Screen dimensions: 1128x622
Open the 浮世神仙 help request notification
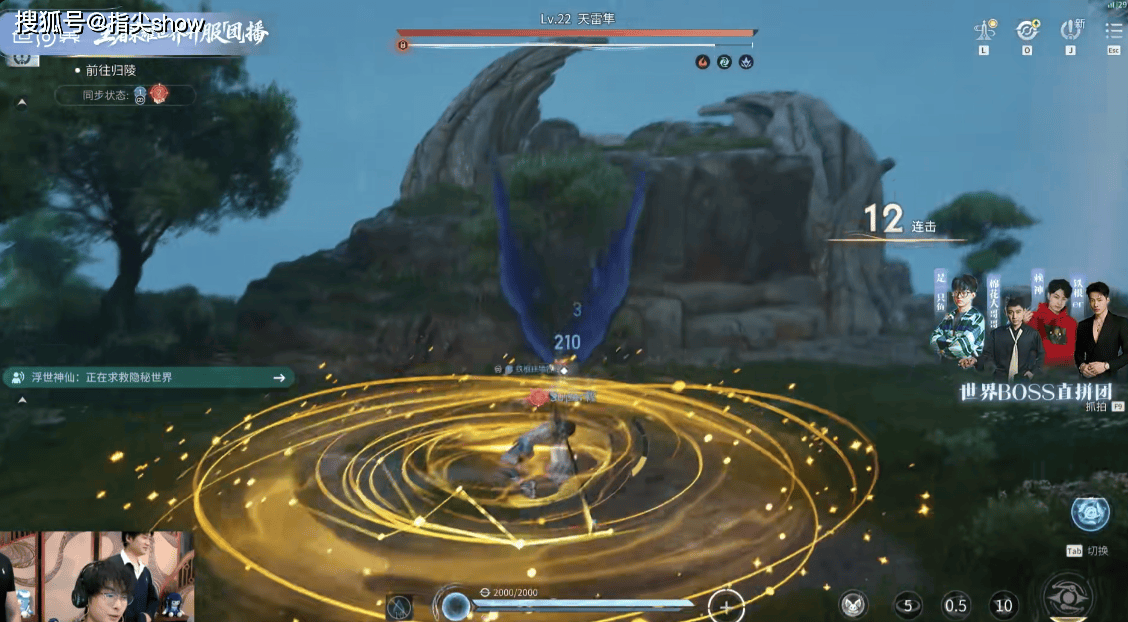tap(148, 377)
